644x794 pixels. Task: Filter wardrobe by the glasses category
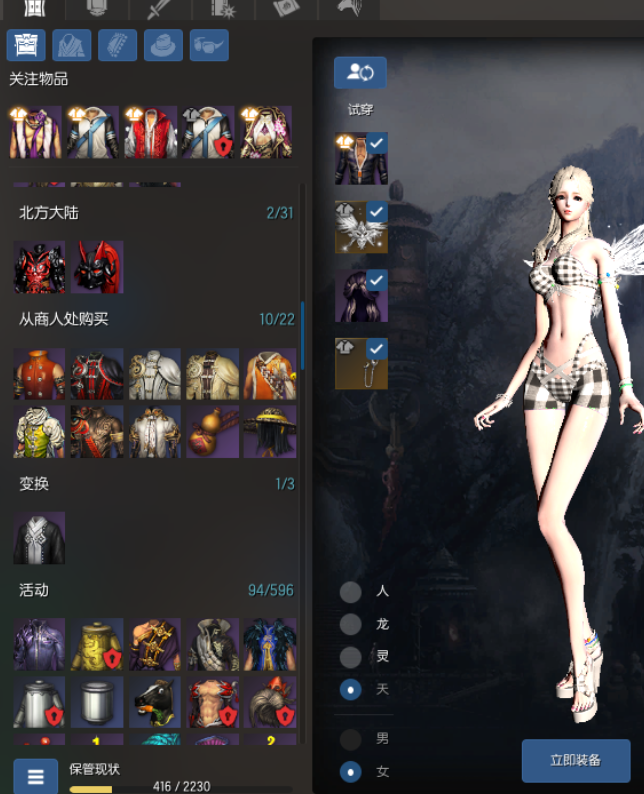[209, 46]
